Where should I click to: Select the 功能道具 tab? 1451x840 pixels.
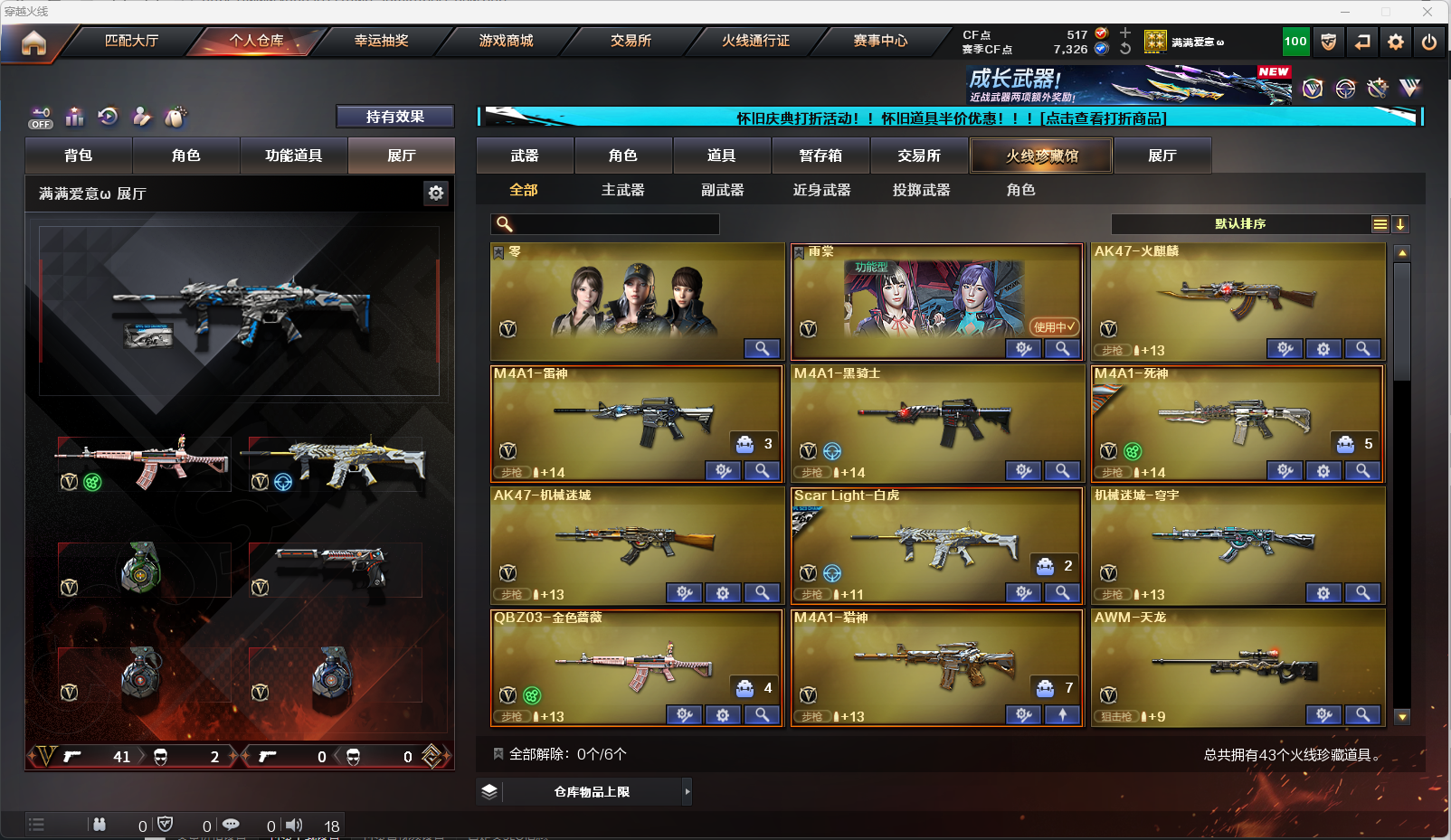pyautogui.click(x=293, y=156)
